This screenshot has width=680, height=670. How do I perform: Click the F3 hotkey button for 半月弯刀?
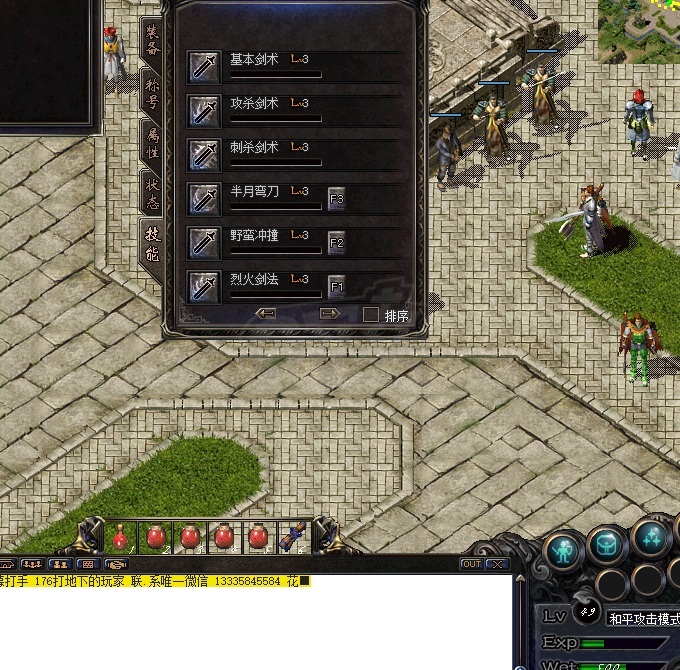coord(337,199)
